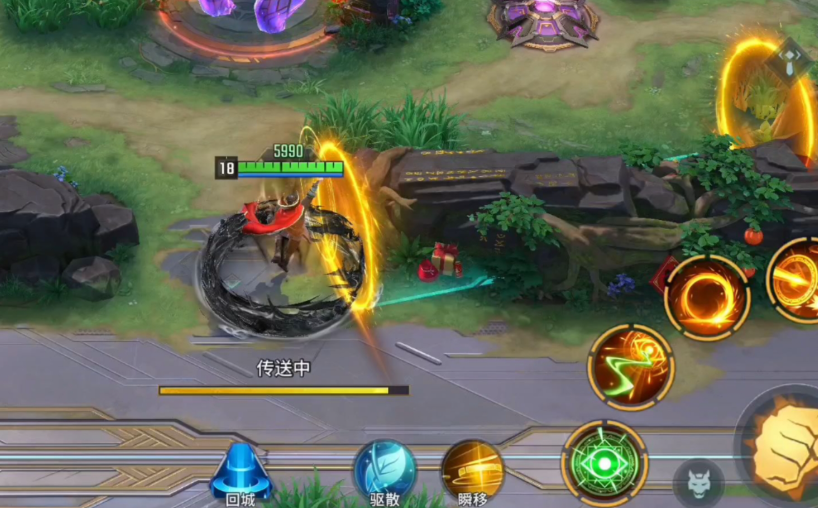
Task: Trigger the green swirl rune skill
Action: (630, 367)
